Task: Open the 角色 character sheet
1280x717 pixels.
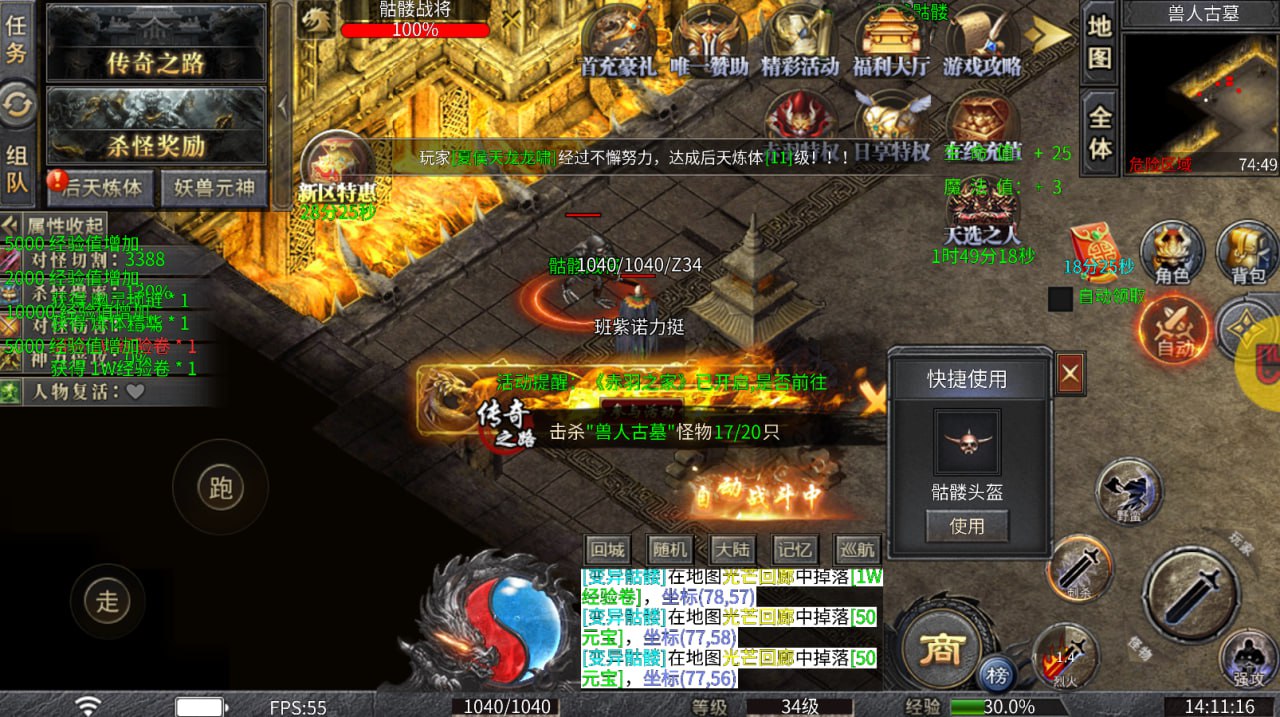Action: (x=1172, y=253)
